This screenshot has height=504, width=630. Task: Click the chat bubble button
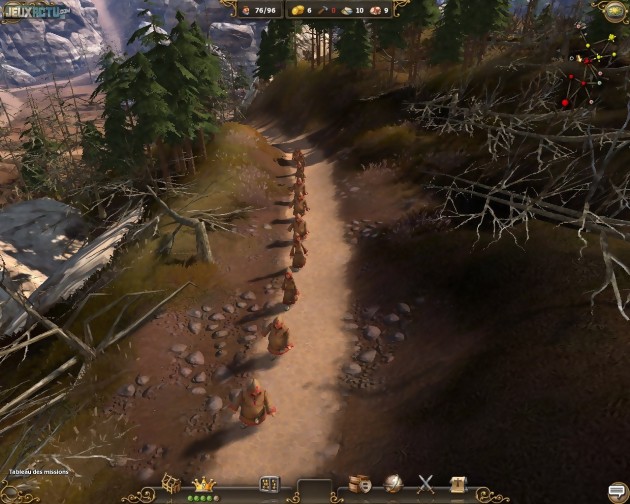pos(616,490)
